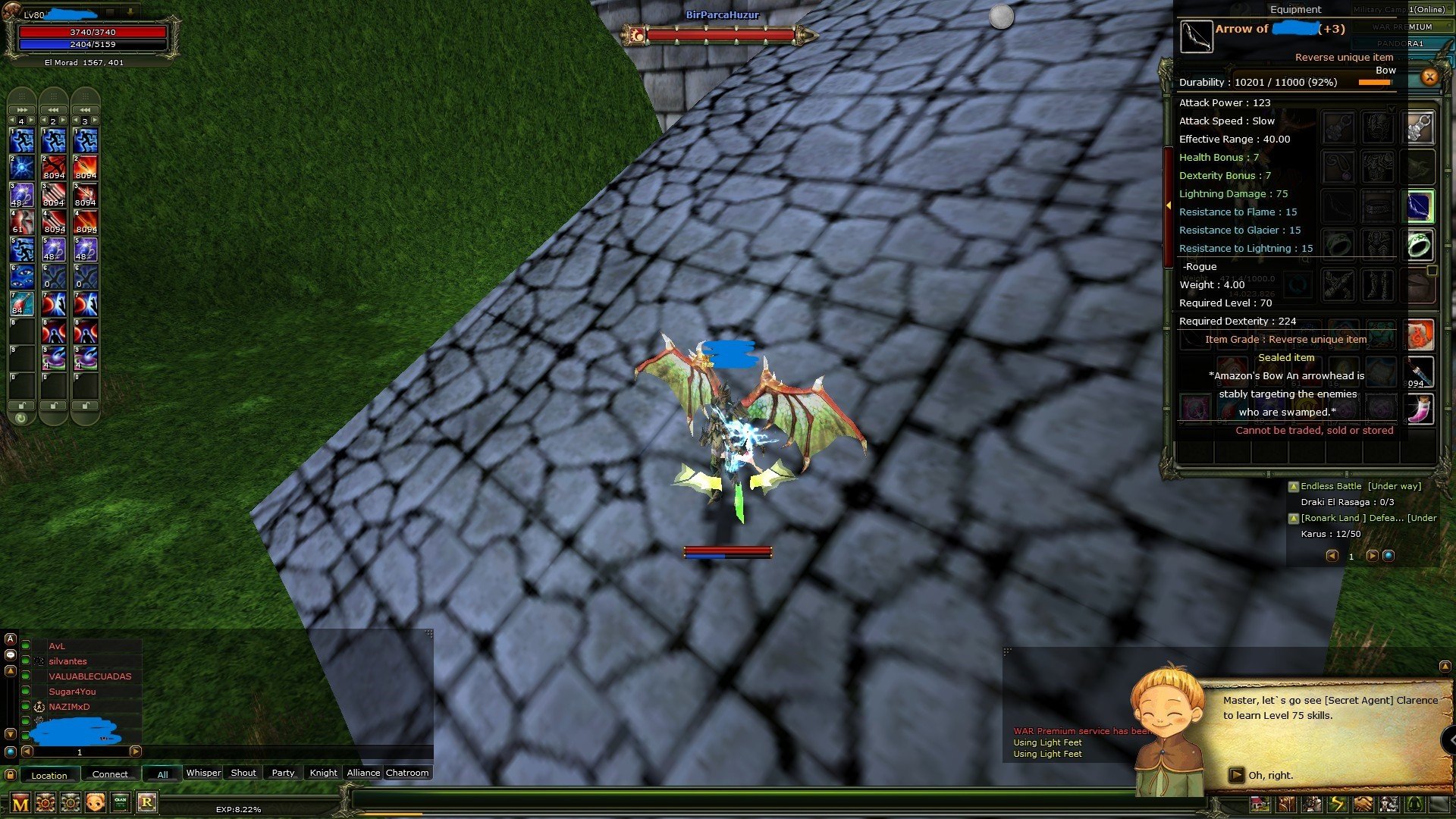Click the R rewards icon on bottom taskbar
Viewport: 1456px width, 819px height.
pyautogui.click(x=146, y=804)
